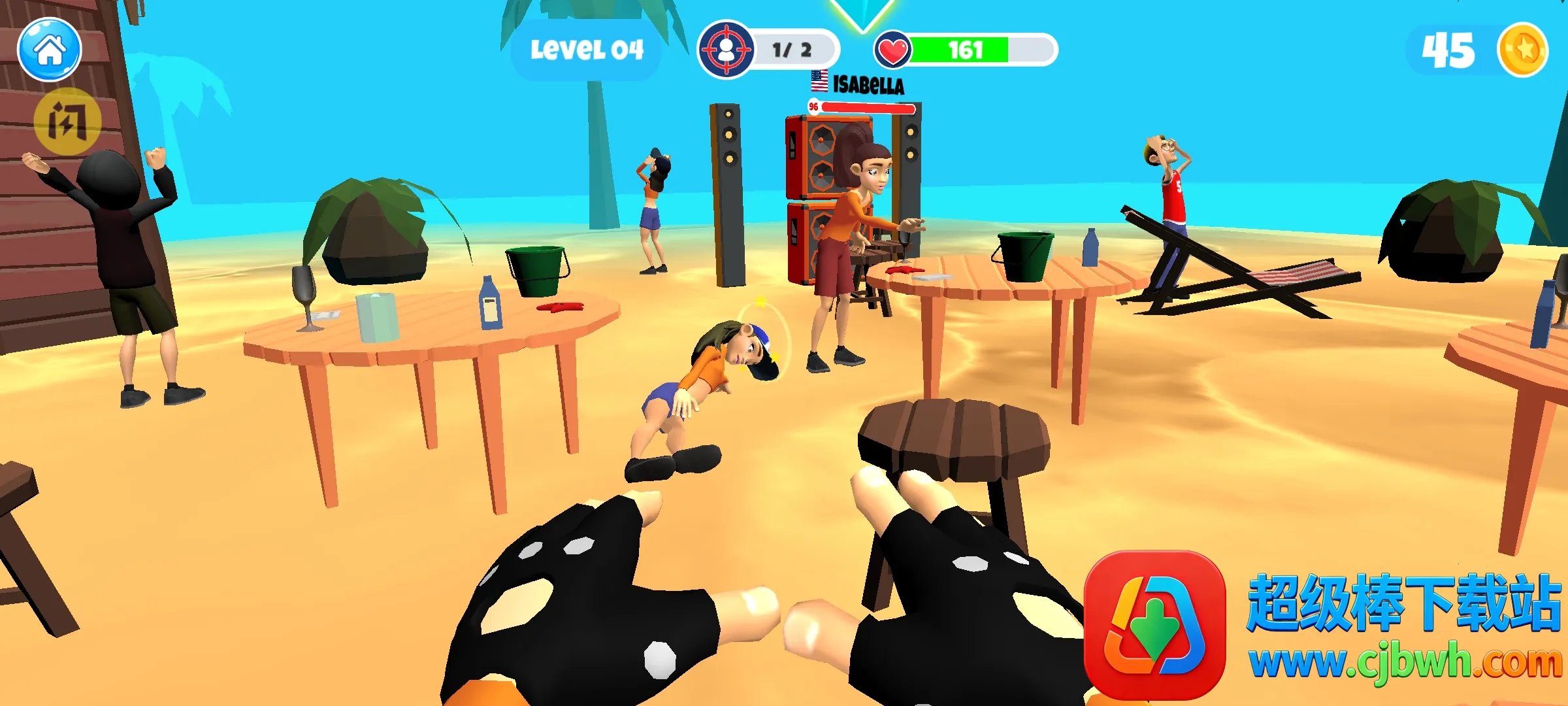
Task: Tap the blue home button
Action: coord(50,50)
